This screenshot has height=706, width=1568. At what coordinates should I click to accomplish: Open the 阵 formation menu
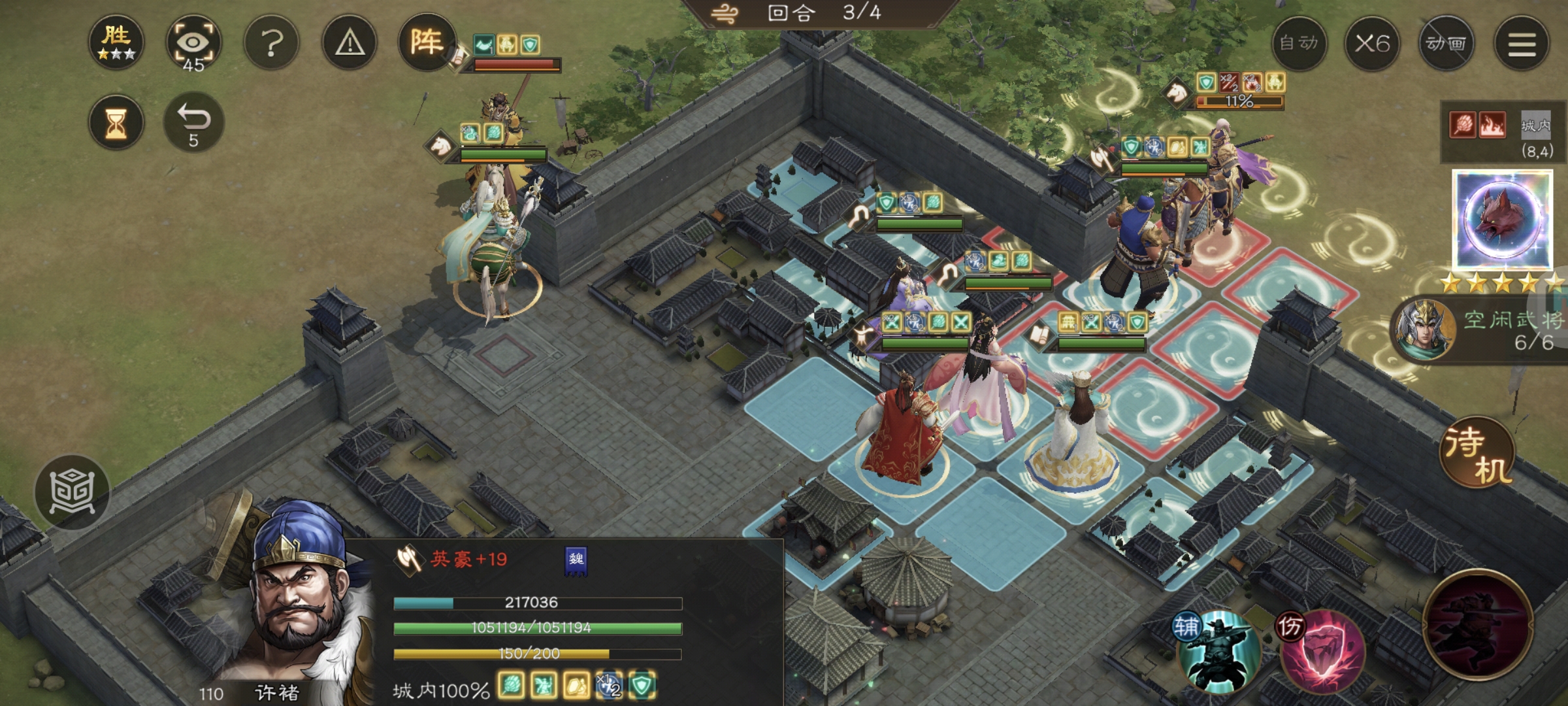point(426,42)
